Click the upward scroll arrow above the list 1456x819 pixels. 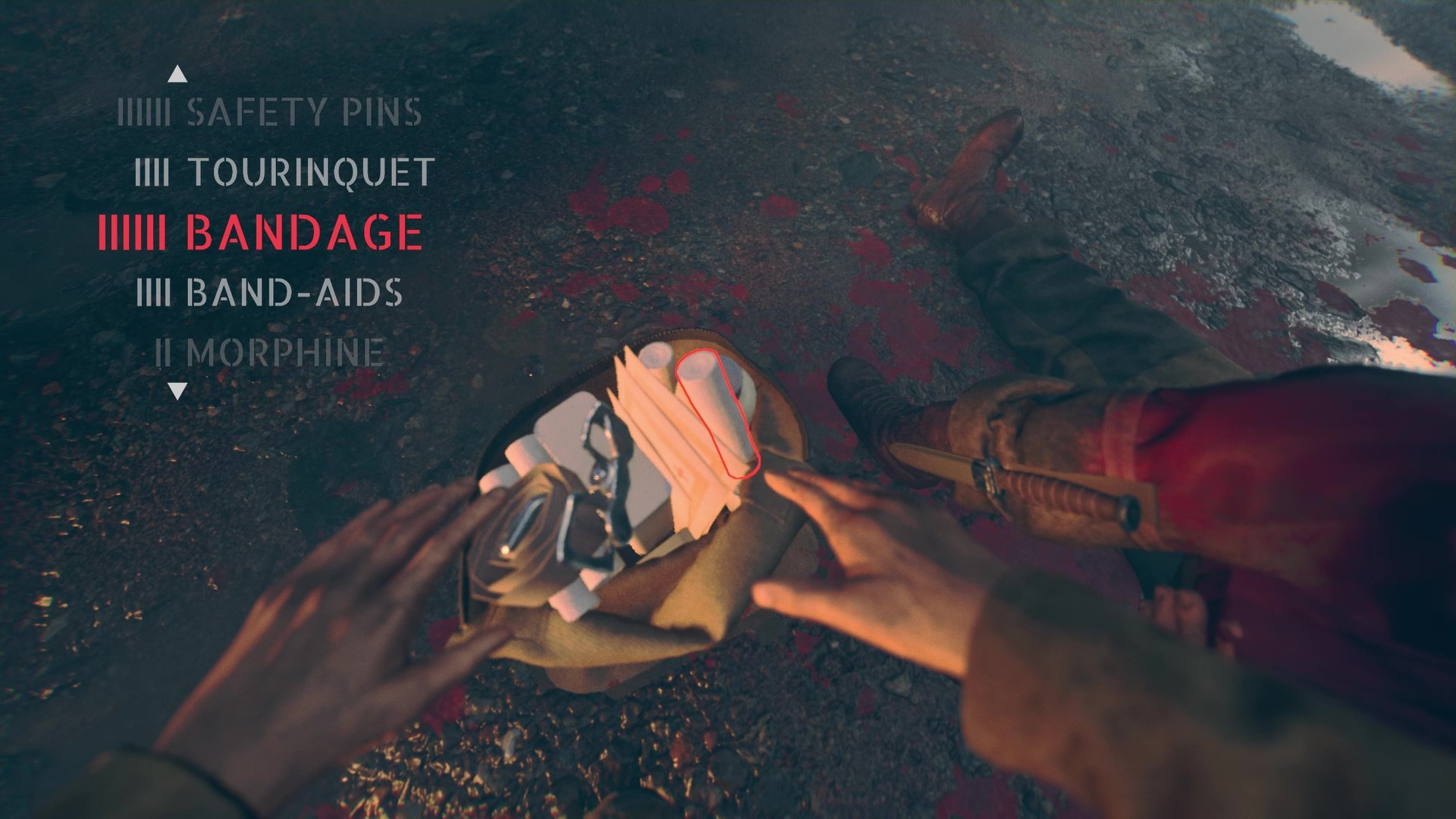pyautogui.click(x=179, y=73)
